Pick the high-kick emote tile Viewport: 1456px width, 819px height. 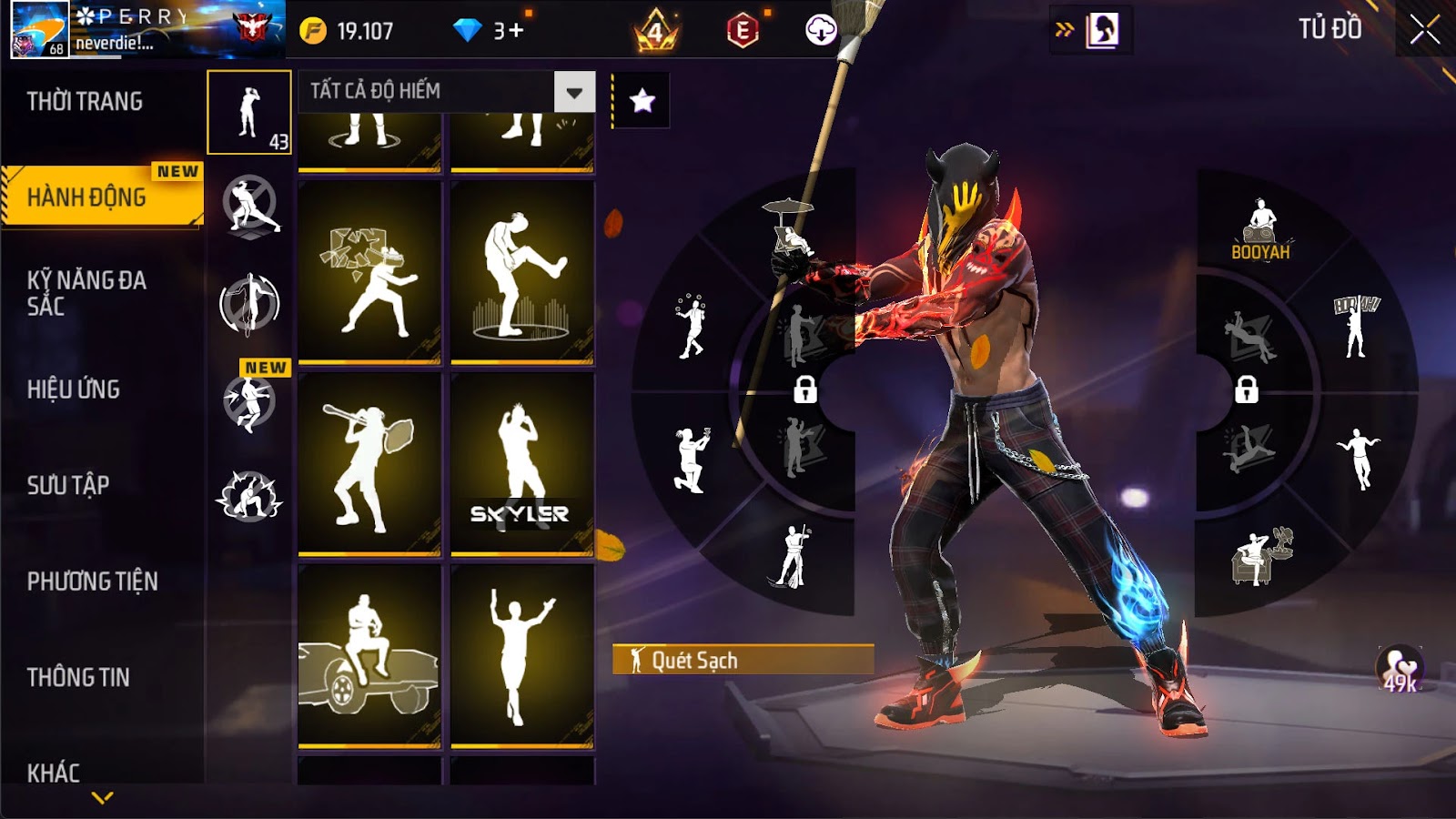[521, 272]
